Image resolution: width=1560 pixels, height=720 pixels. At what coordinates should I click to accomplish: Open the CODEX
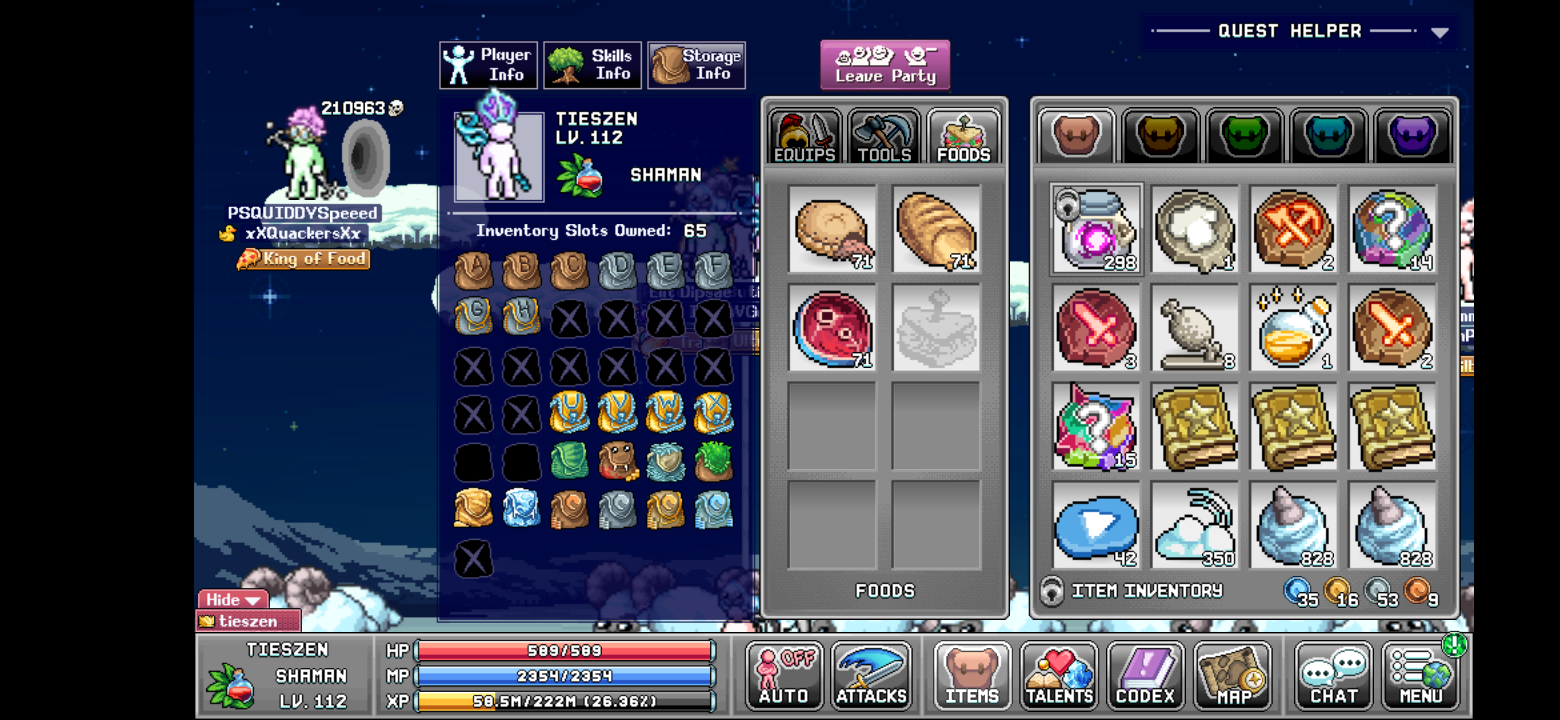[1145, 675]
